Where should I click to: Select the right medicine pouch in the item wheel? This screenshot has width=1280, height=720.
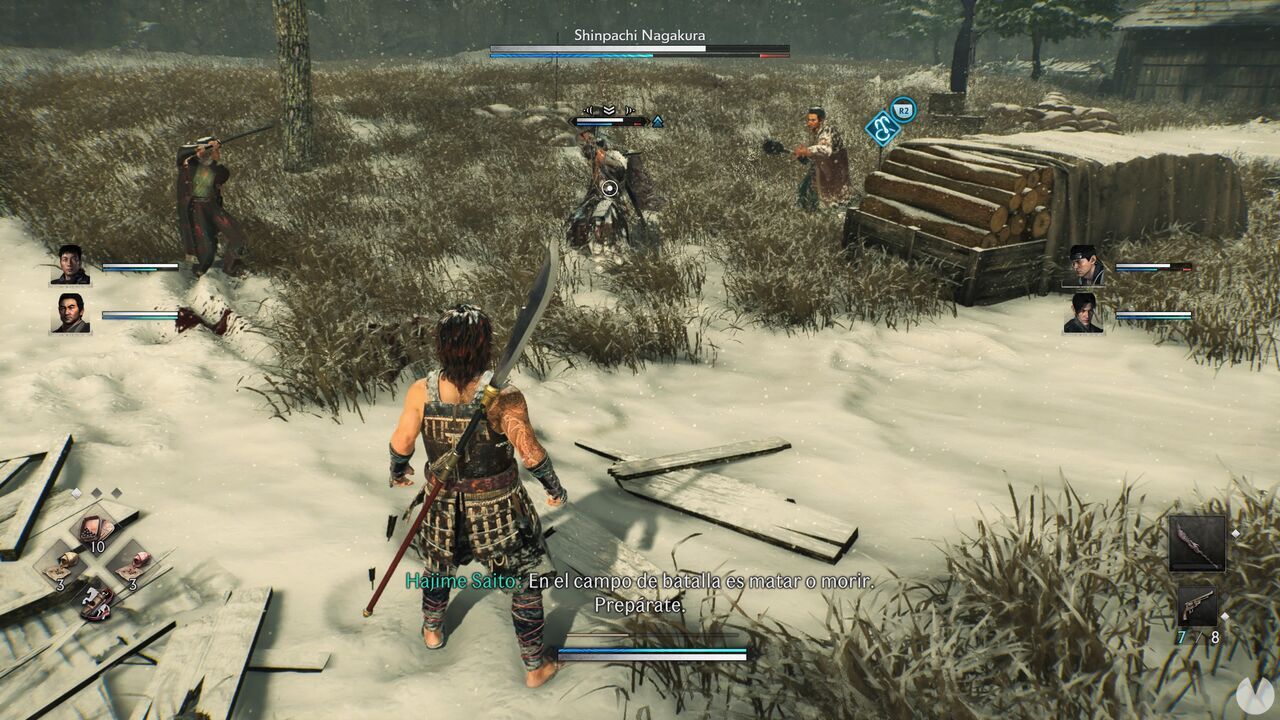point(139,561)
